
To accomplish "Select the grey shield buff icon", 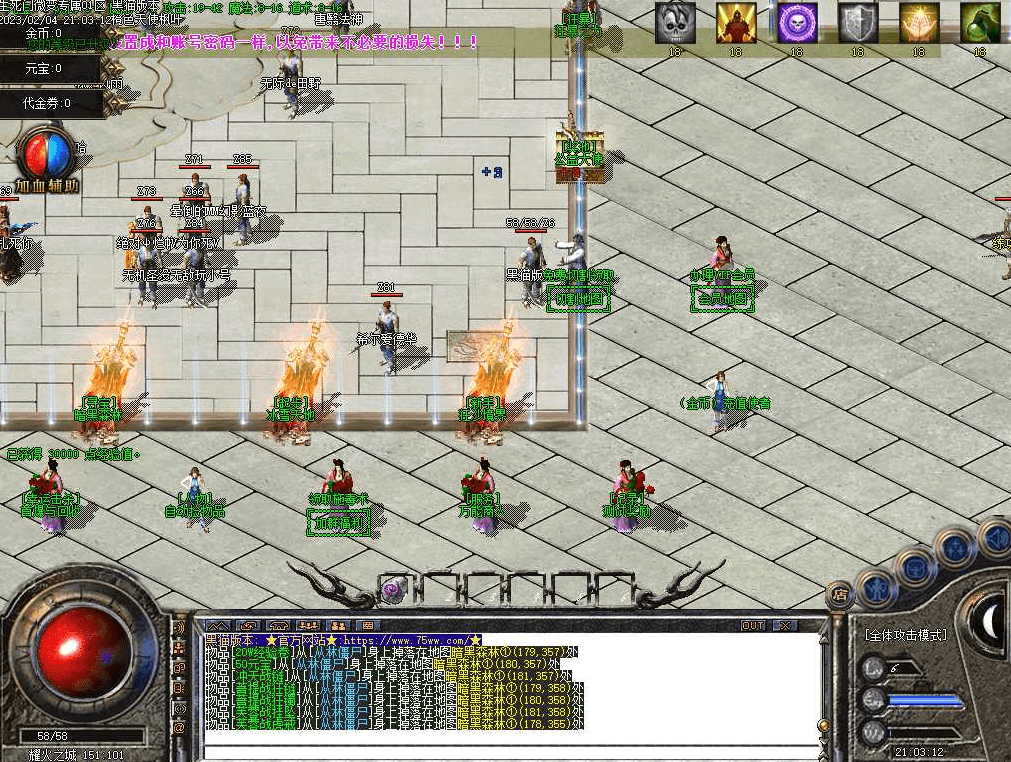I will click(857, 23).
